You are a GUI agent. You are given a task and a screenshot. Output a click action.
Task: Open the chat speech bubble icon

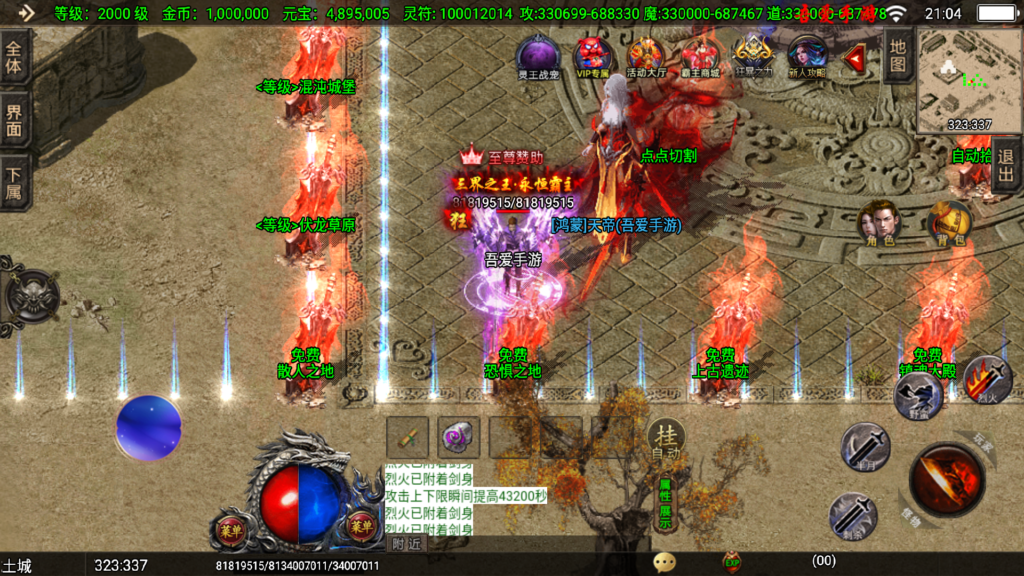[664, 562]
